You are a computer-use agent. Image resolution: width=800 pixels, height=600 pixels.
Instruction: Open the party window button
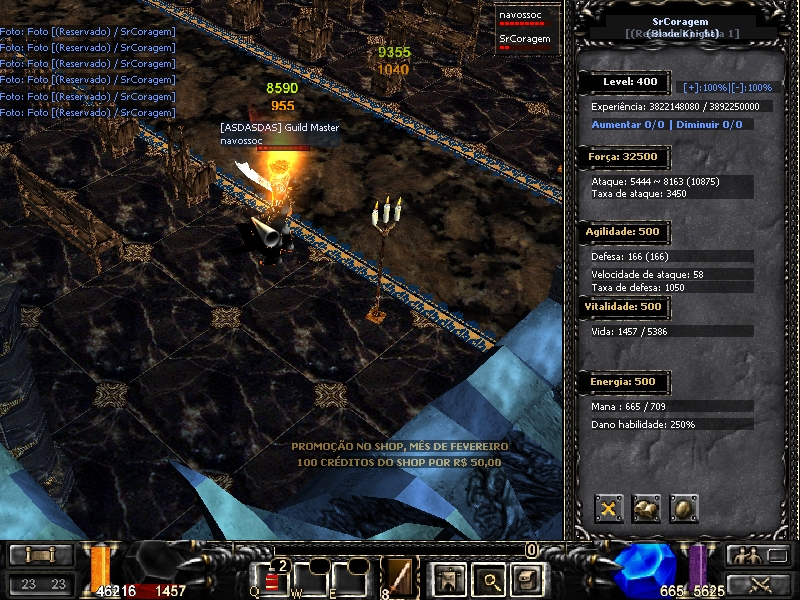coord(760,555)
